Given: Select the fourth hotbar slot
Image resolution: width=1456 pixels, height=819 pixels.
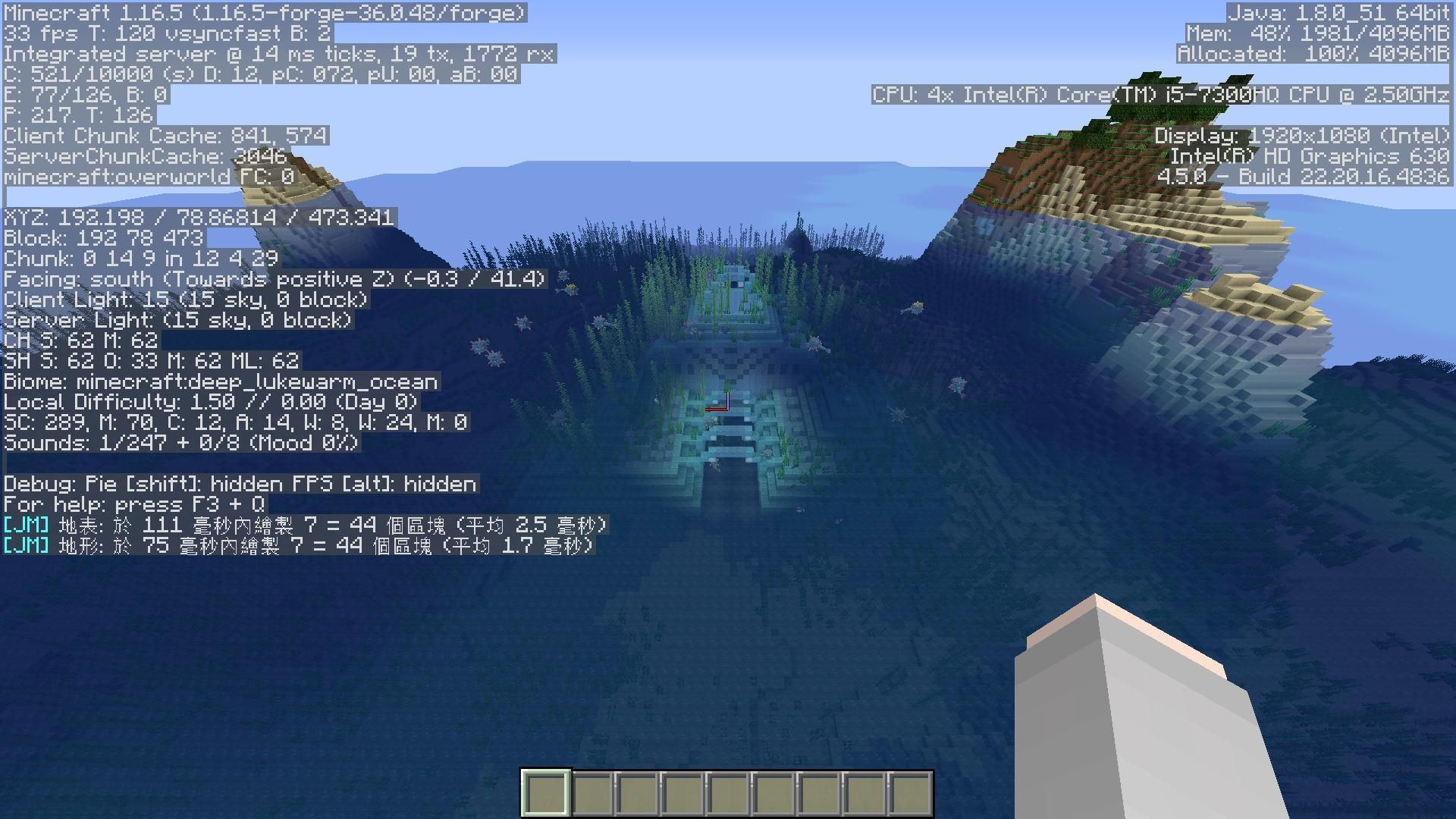Looking at the screenshot, I should [682, 791].
